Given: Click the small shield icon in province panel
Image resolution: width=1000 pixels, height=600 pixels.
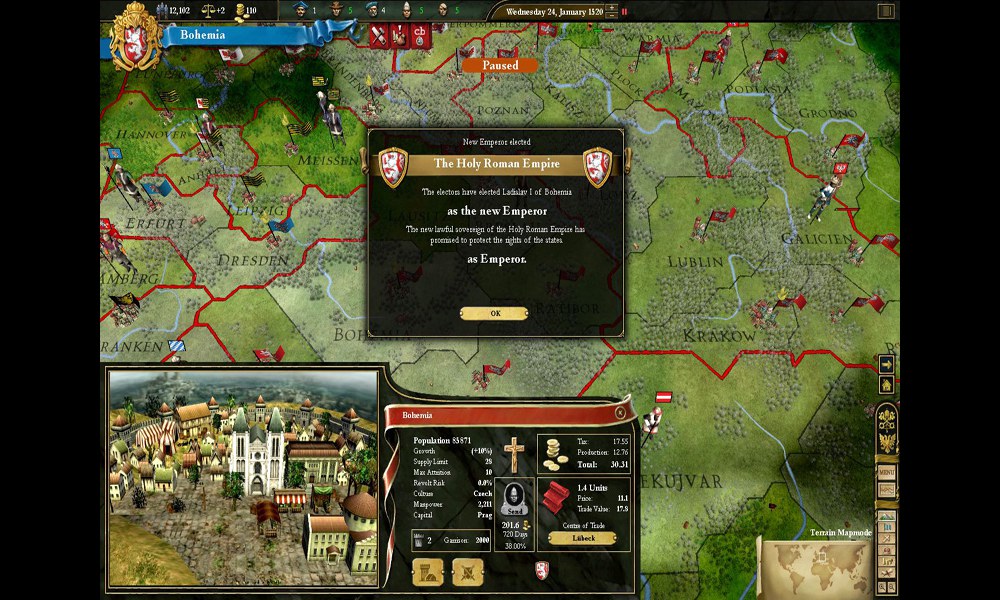Looking at the screenshot, I should 541,569.
